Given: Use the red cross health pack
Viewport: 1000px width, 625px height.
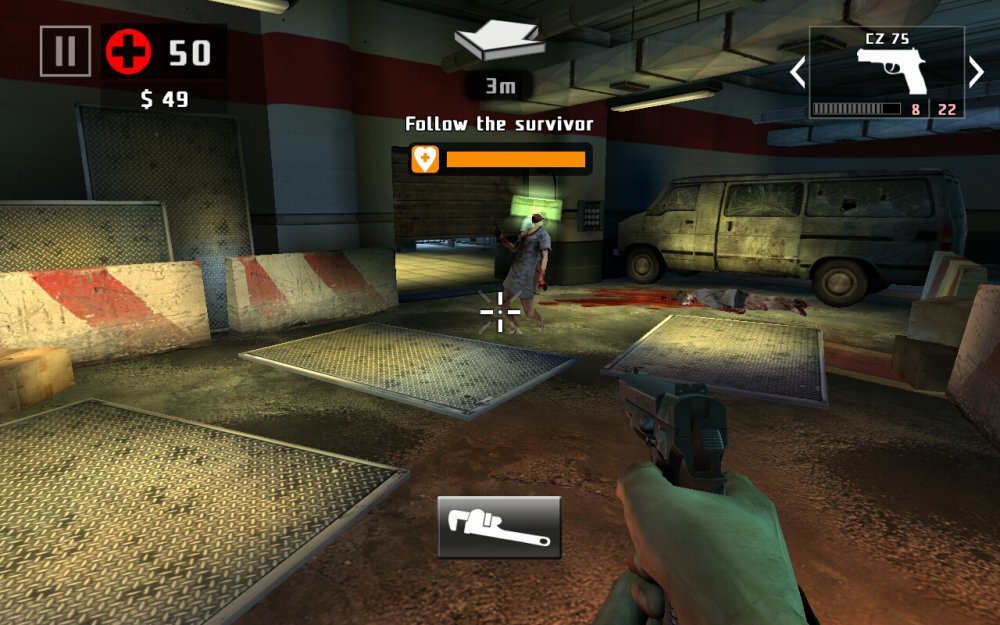Looking at the screenshot, I should [x=128, y=52].
